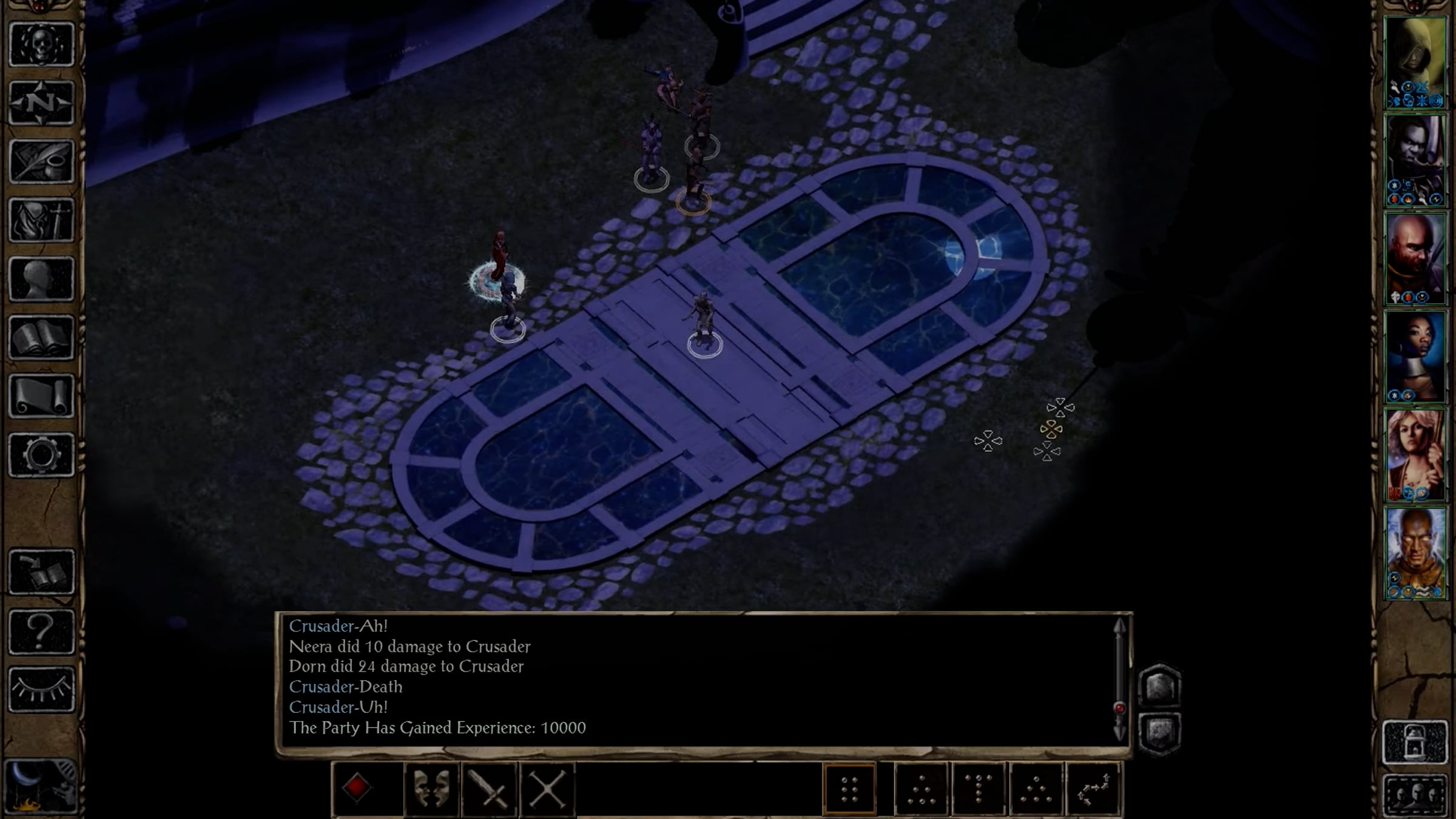The height and width of the screenshot is (819, 1456).
Task: Select the hooded character portrait
Action: 1415,62
